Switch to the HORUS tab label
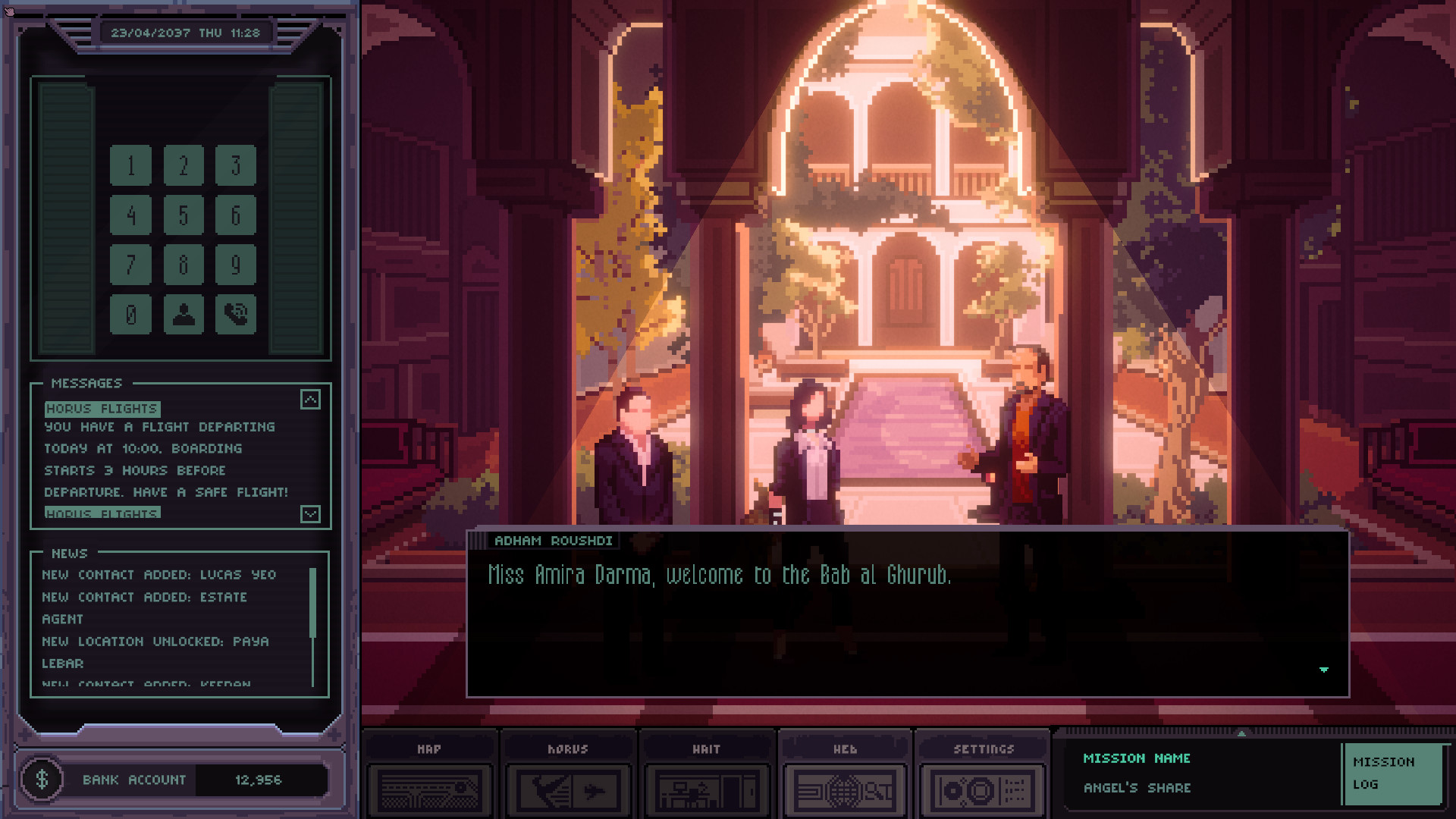Viewport: 1456px width, 819px height. pos(567,748)
